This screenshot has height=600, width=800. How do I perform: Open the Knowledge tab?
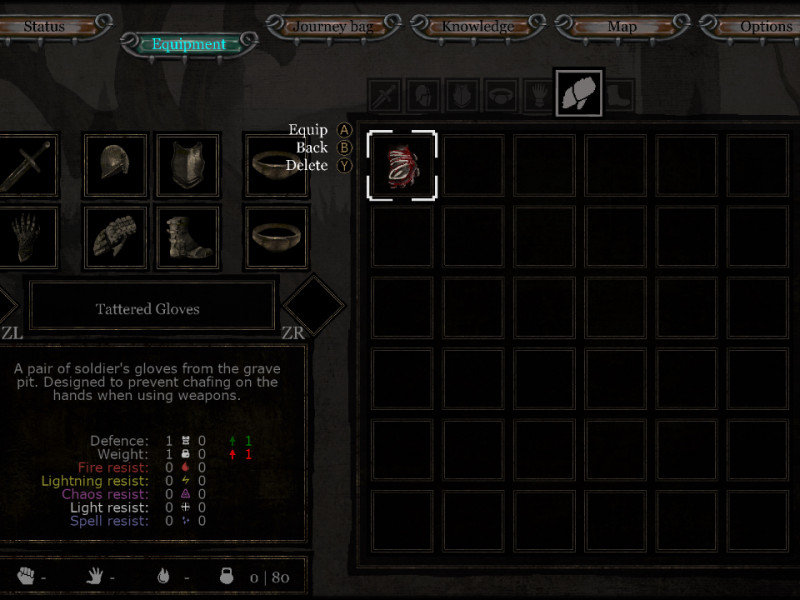(x=478, y=26)
